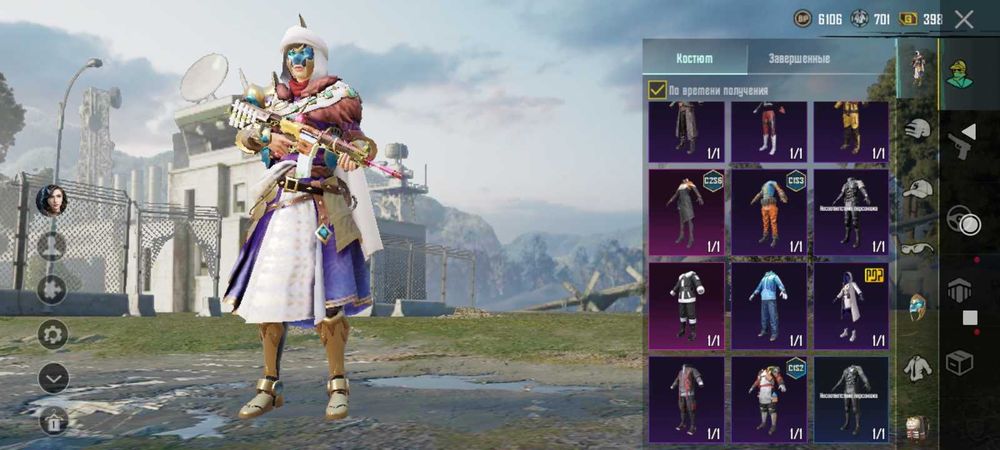Open the white jacket clothing category
The width and height of the screenshot is (1000, 450).
[918, 367]
